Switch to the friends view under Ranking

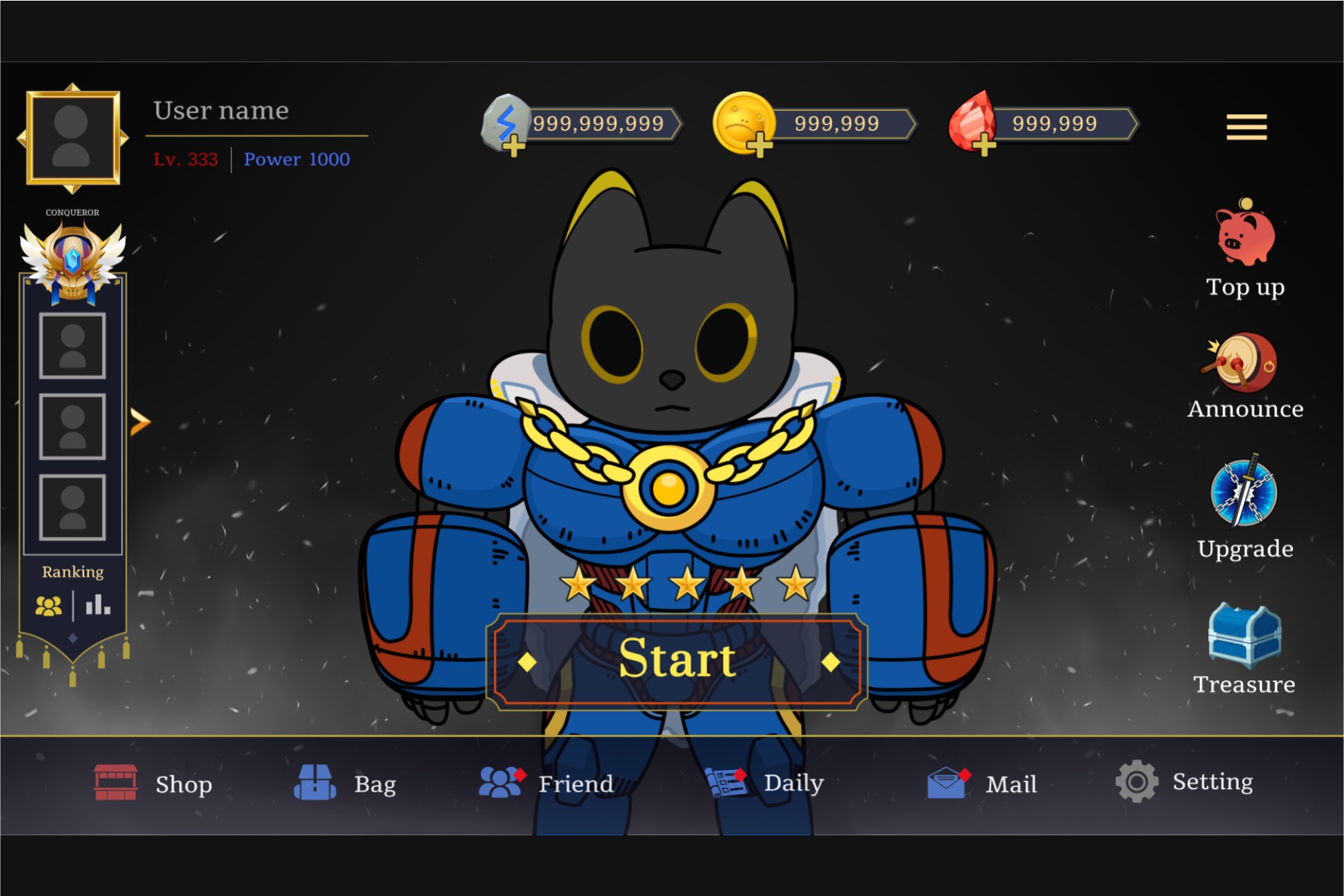48,605
